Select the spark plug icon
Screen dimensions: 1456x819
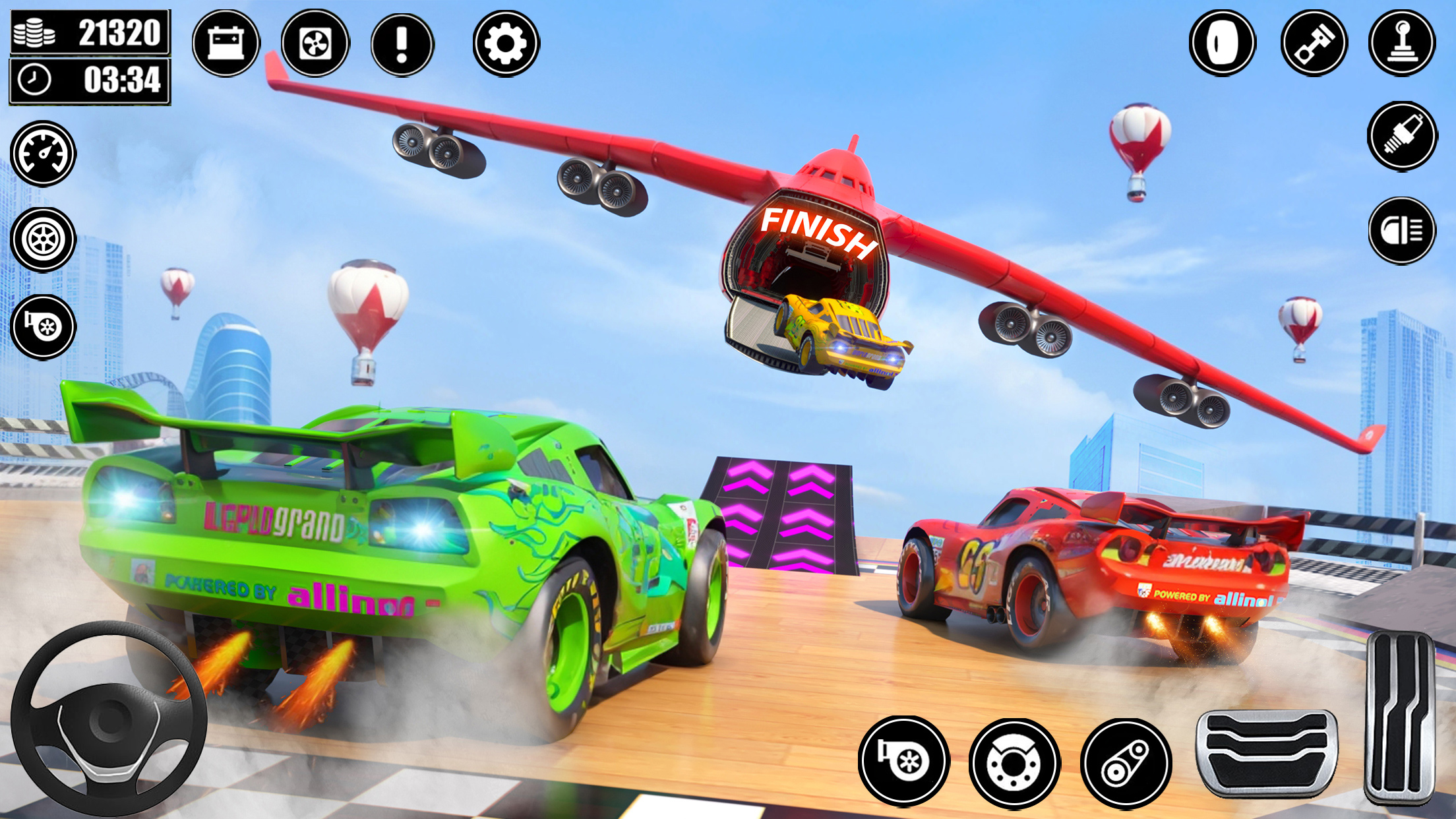pos(1402,136)
